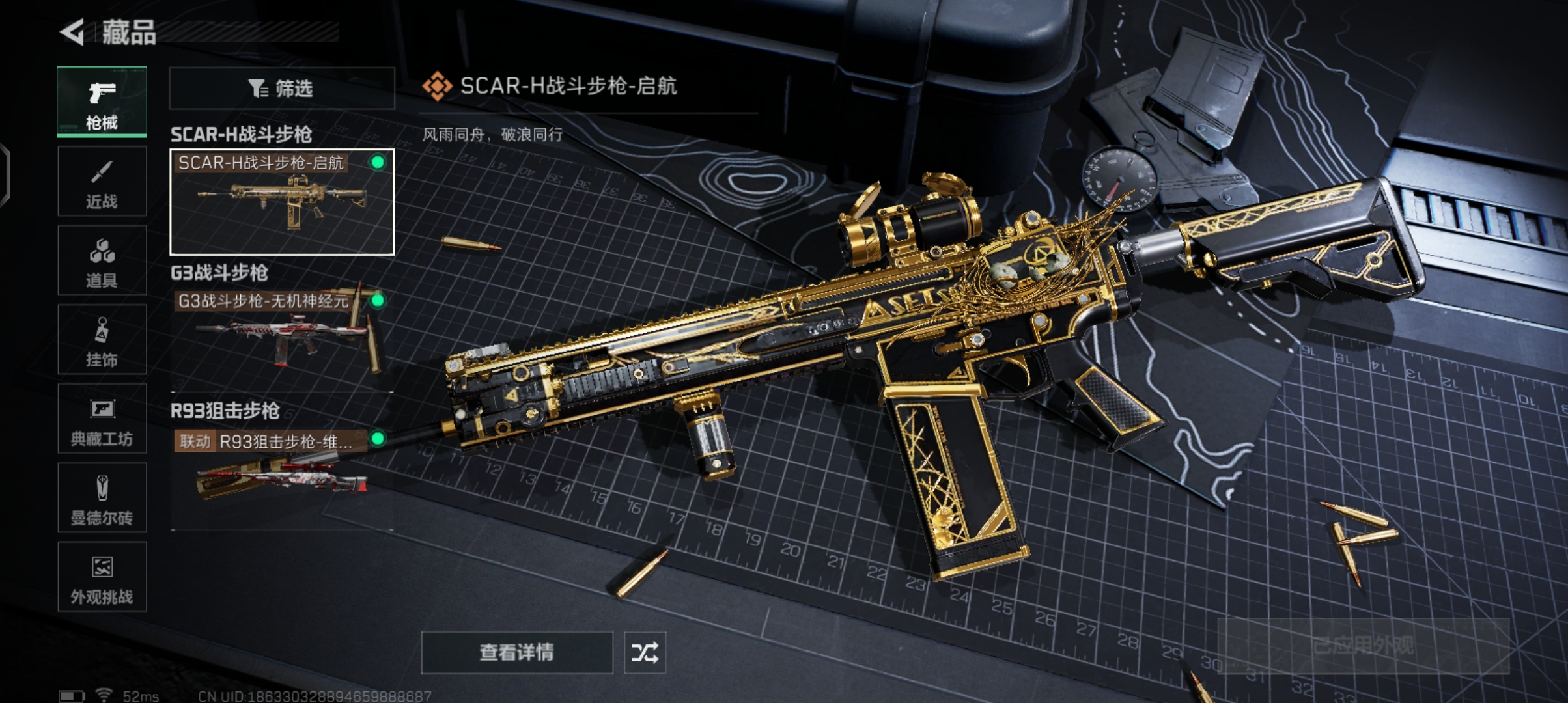This screenshot has width=1568, height=703.
Task: Select the SCAR-H战斗步枪-启航 skin thumbnail
Action: [x=281, y=202]
